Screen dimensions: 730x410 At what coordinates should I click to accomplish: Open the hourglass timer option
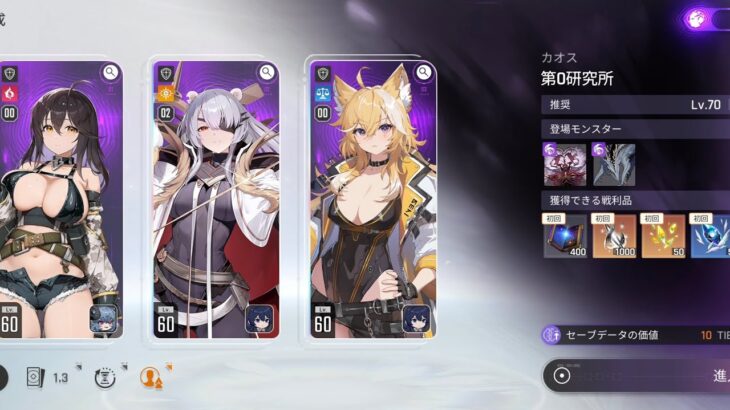pyautogui.click(x=104, y=377)
